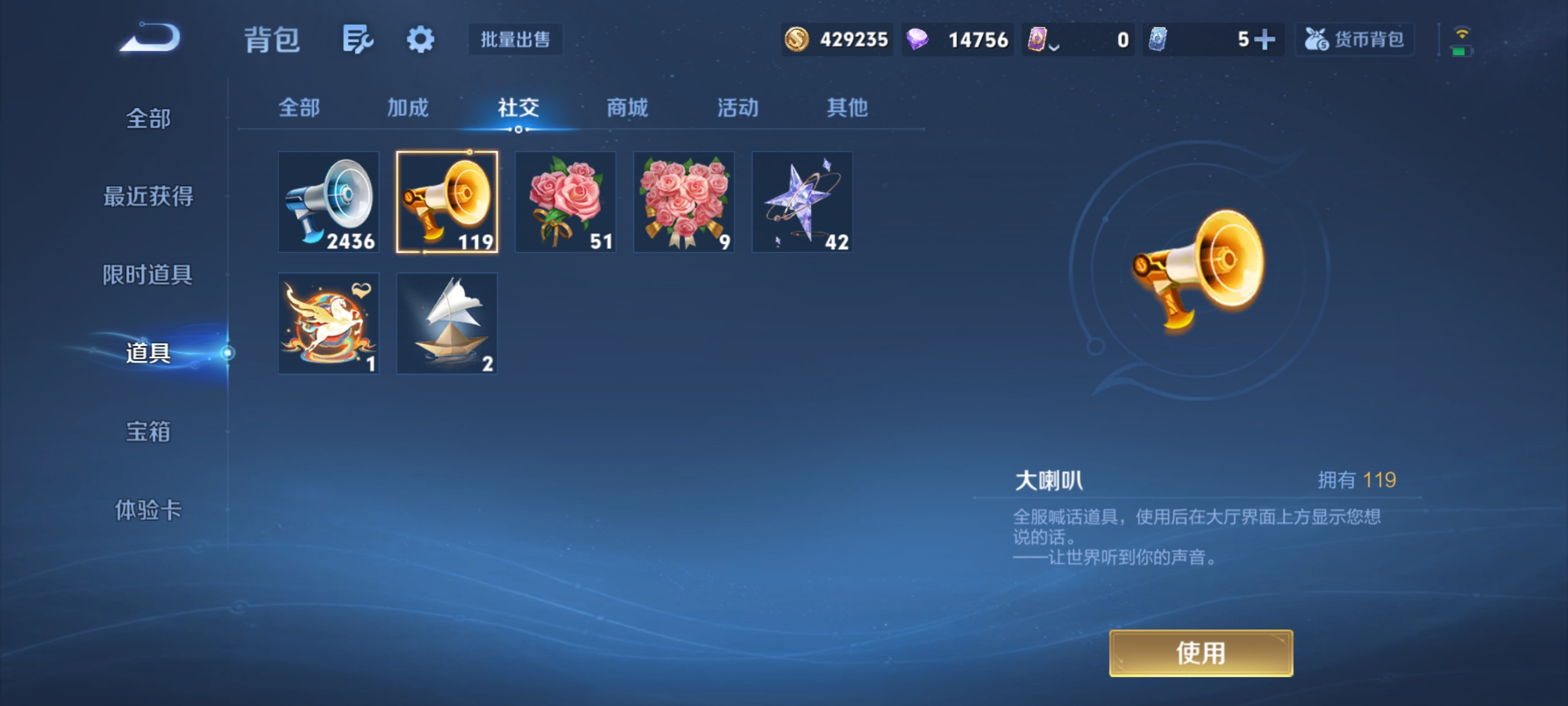Select the heart-shaped rose bouquet item

pos(683,202)
